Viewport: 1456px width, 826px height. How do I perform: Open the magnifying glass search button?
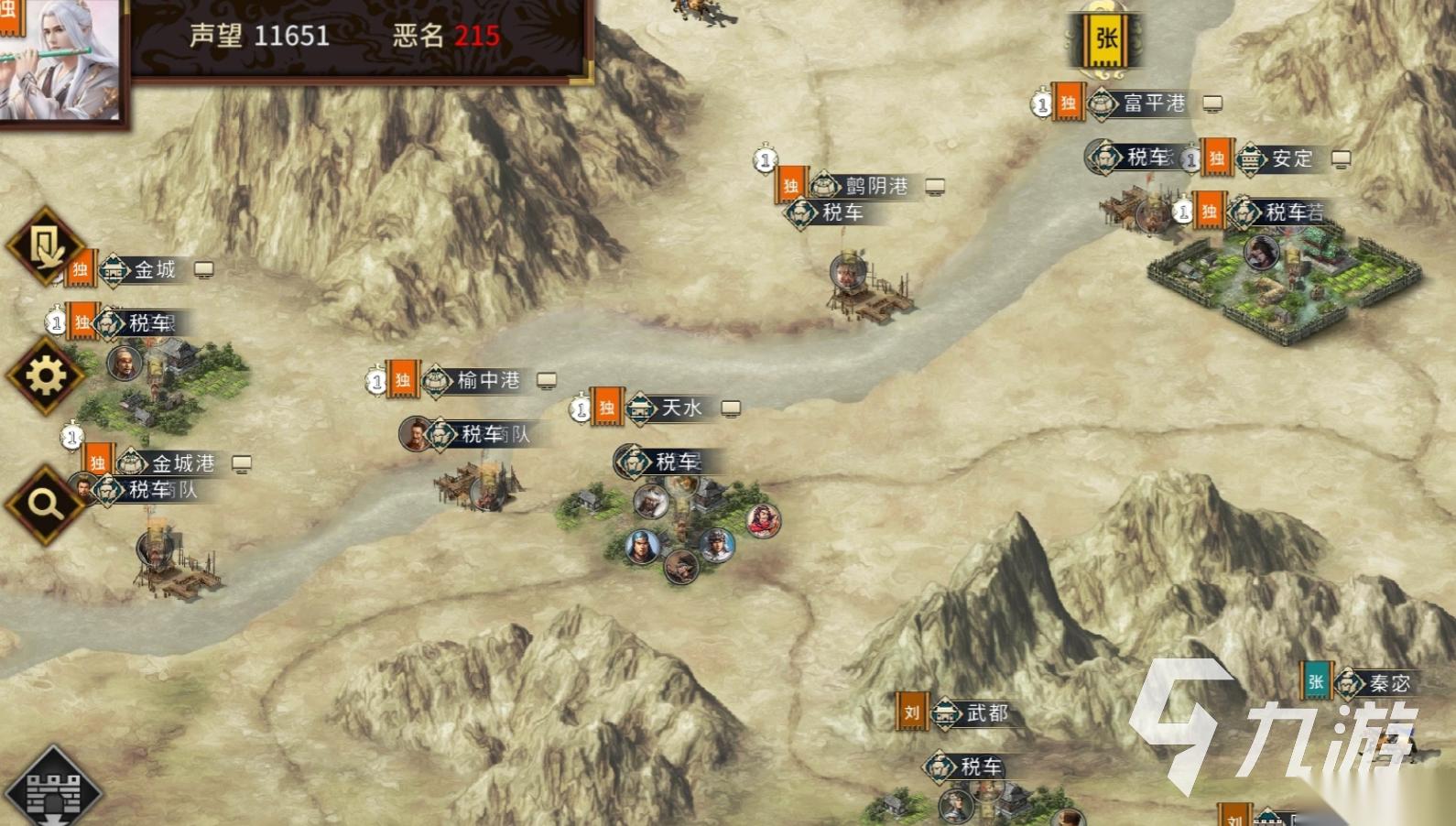coord(45,503)
